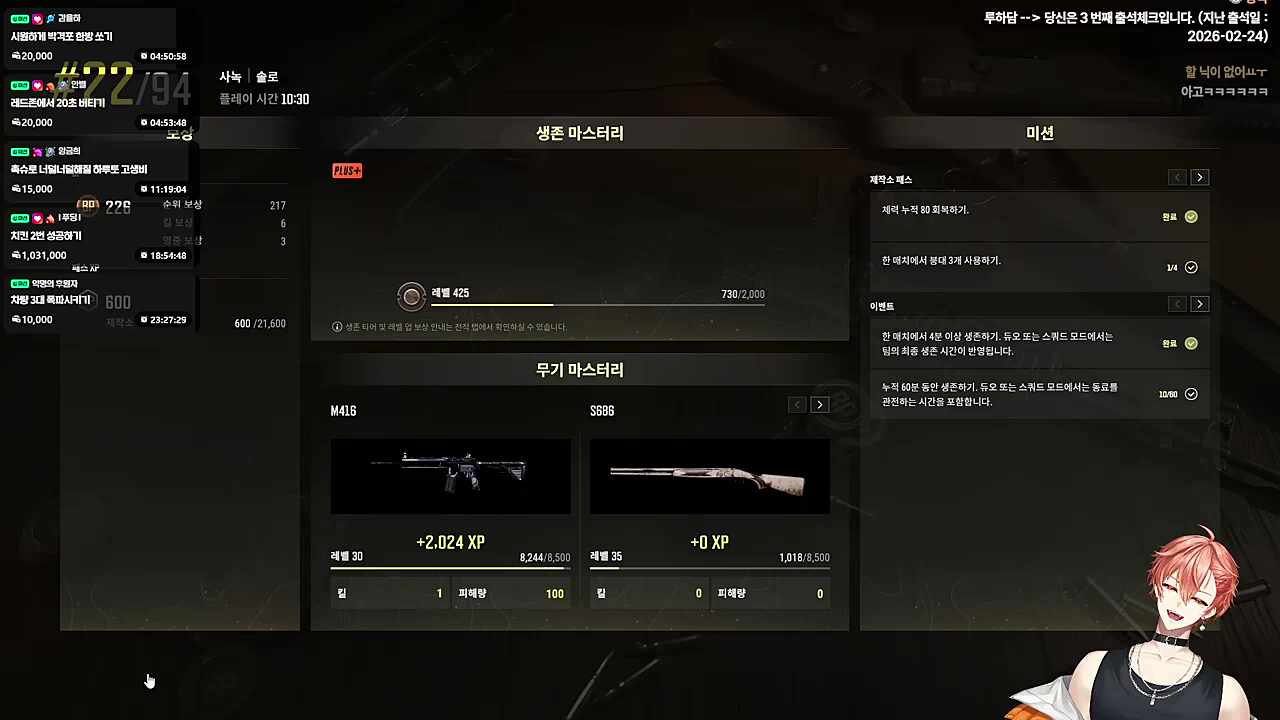Click the previous arrow in weapon mastery

click(796, 404)
